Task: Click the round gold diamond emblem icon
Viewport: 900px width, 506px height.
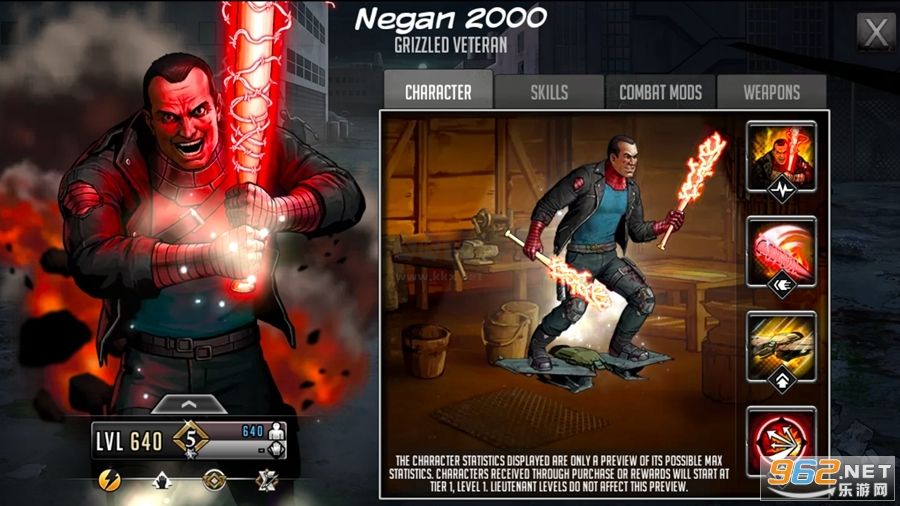Action: pos(212,481)
